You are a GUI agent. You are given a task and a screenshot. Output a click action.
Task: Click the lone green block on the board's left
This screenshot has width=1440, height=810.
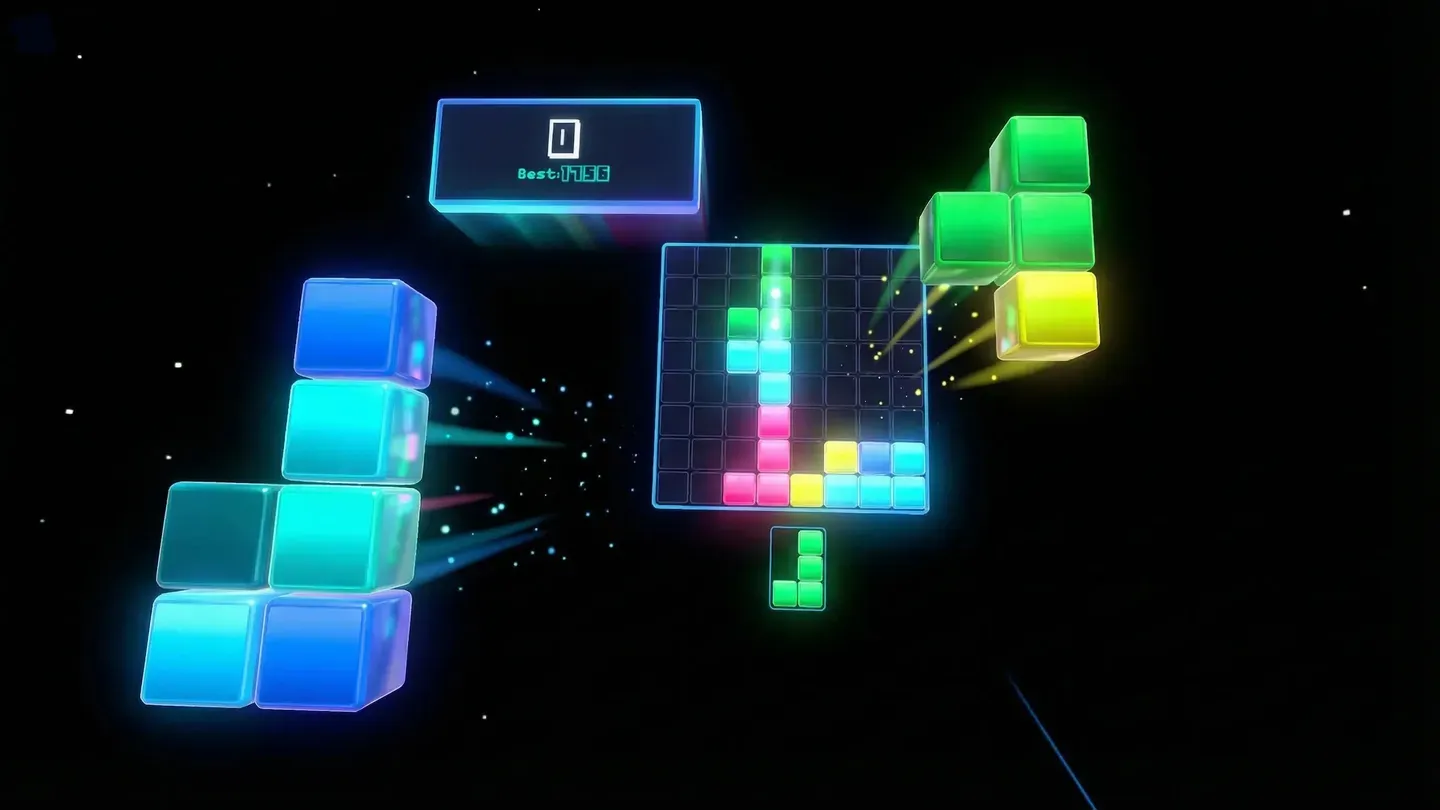click(742, 322)
